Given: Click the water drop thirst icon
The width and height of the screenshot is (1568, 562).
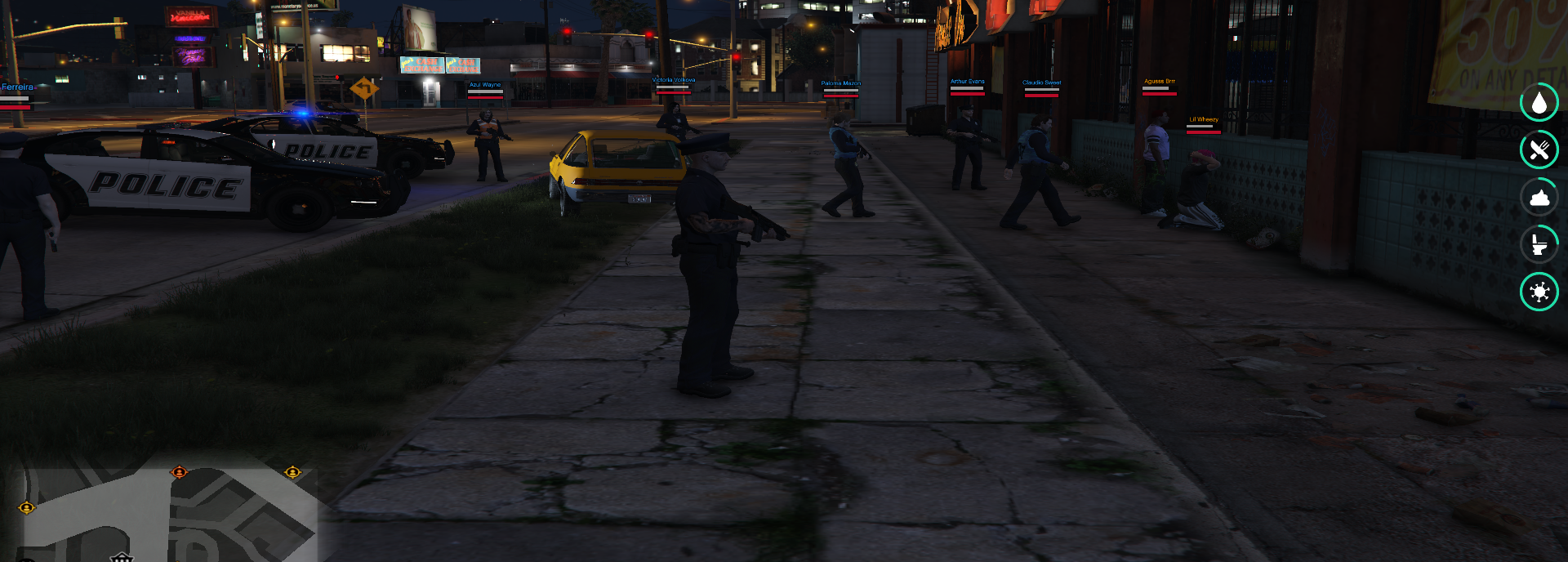Looking at the screenshot, I should [x=1539, y=103].
